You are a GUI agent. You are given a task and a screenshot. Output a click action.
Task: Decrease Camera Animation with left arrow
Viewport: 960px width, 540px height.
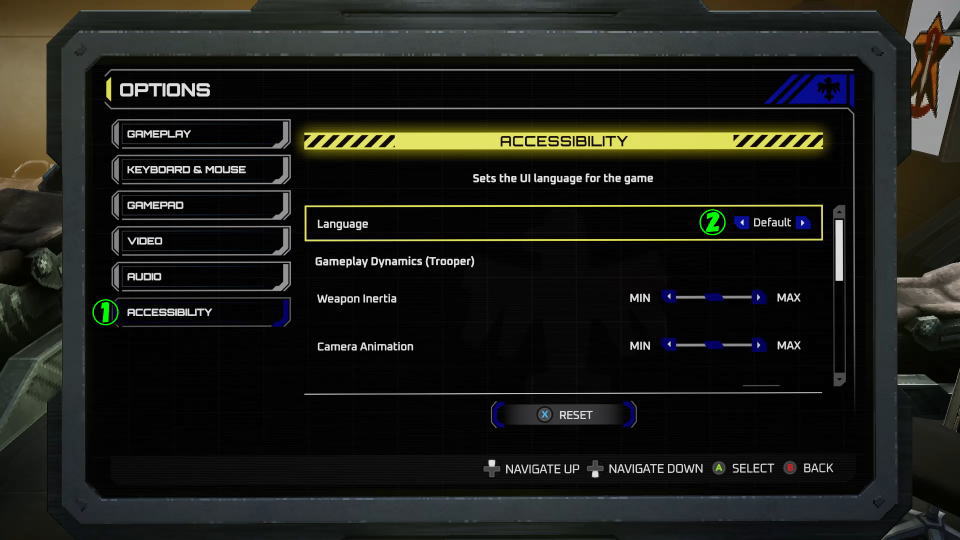click(669, 345)
